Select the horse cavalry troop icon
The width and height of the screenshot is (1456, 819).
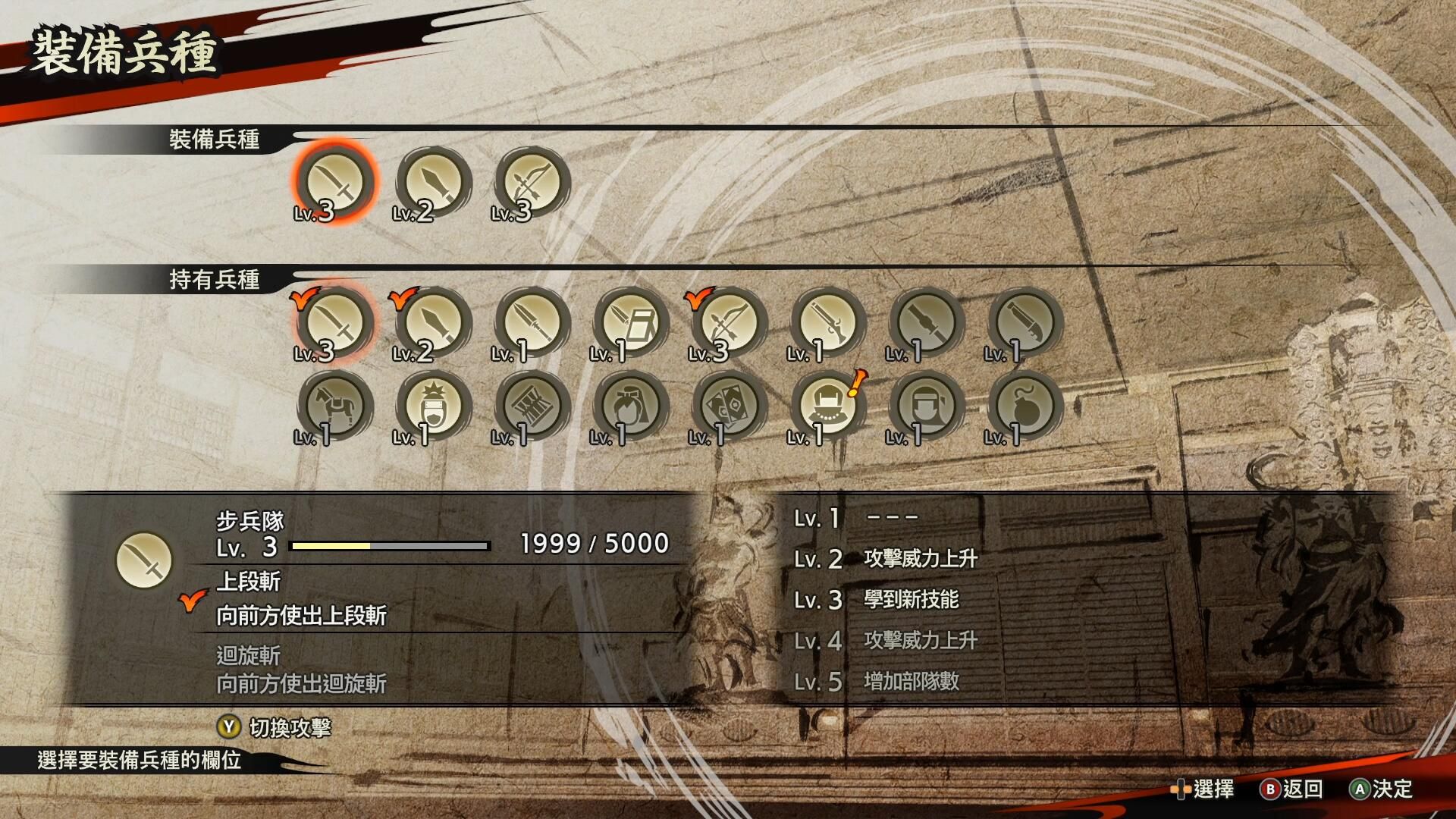(334, 406)
